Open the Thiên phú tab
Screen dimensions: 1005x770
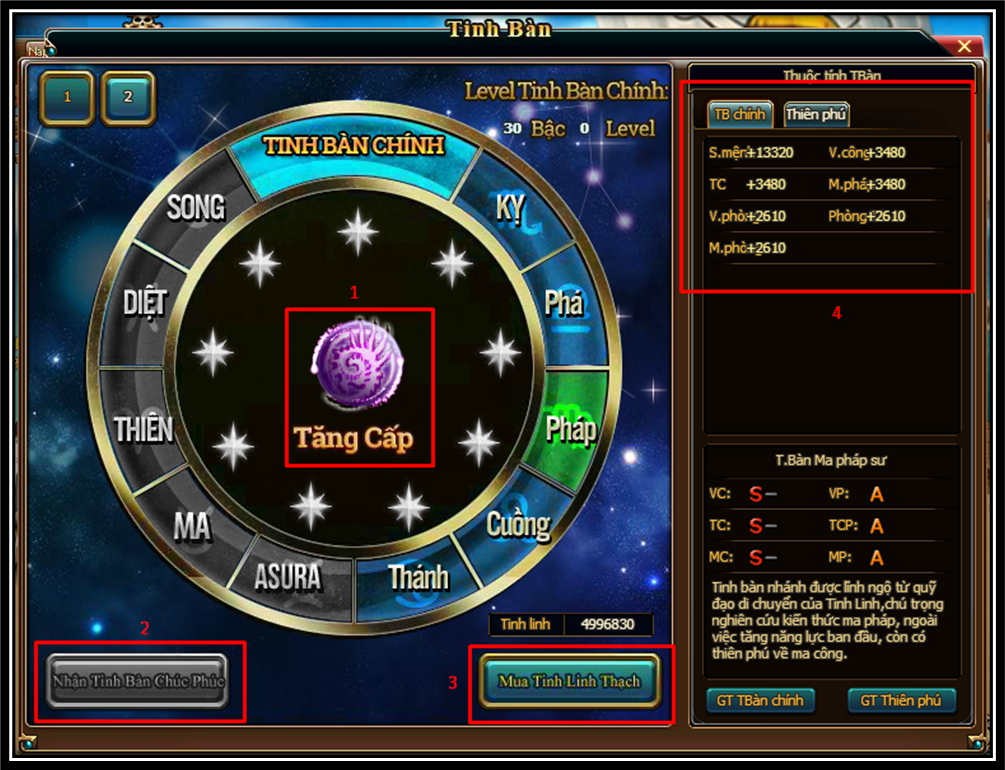pyautogui.click(x=816, y=114)
